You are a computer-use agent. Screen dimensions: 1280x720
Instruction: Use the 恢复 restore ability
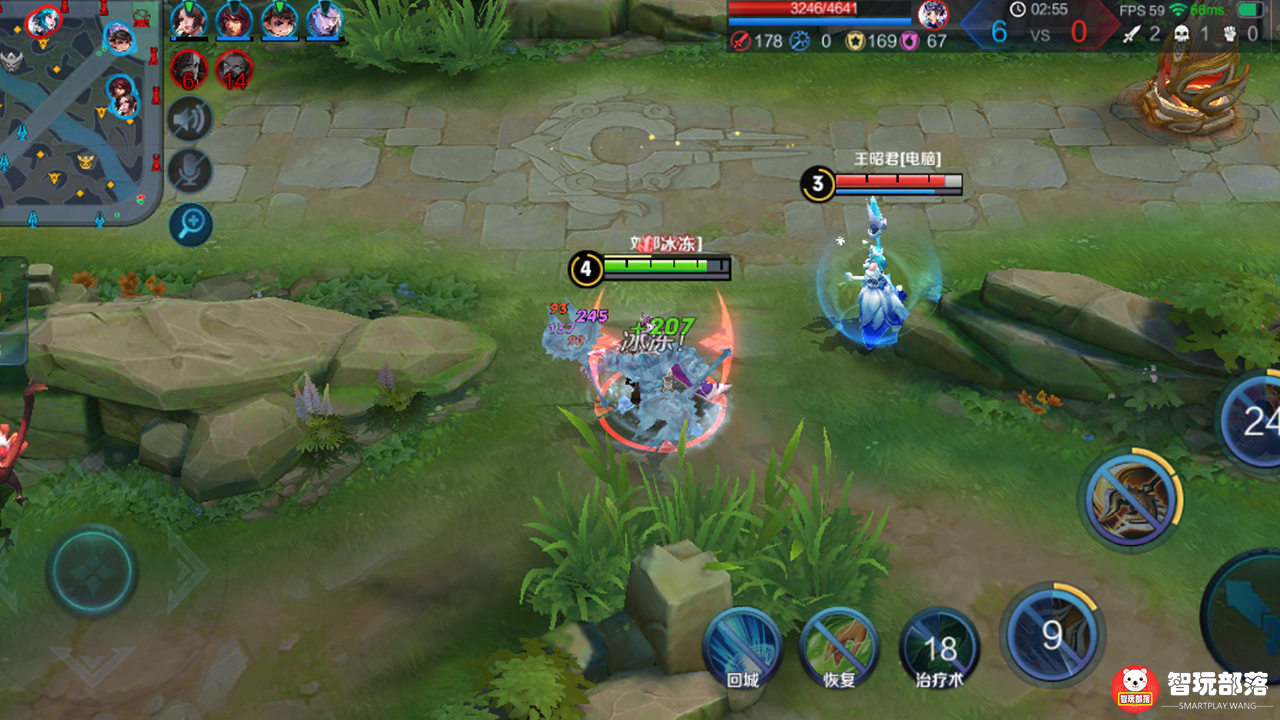tap(838, 645)
